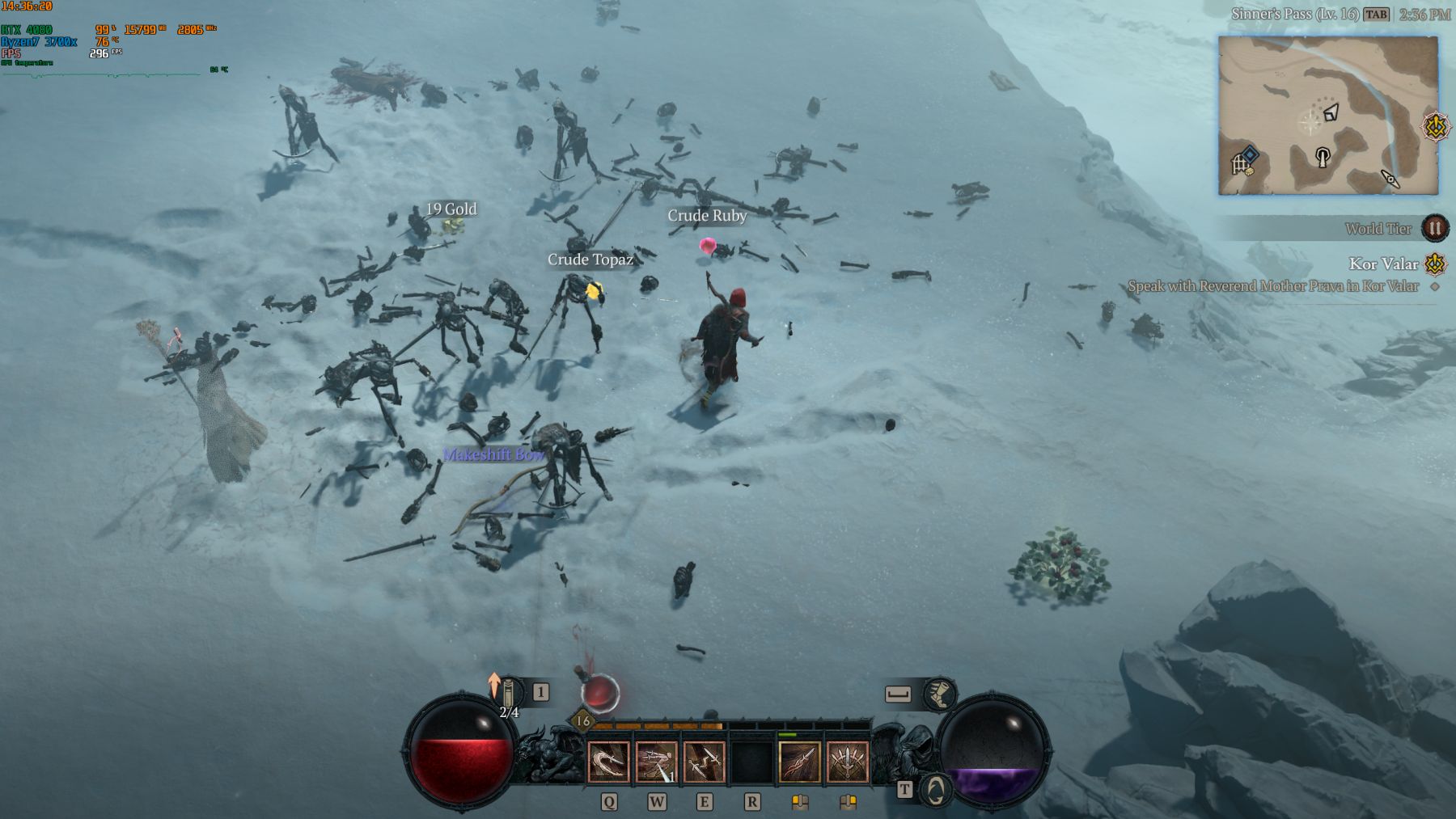
Task: Open the Kor Valar quest tracker
Action: (1382, 264)
